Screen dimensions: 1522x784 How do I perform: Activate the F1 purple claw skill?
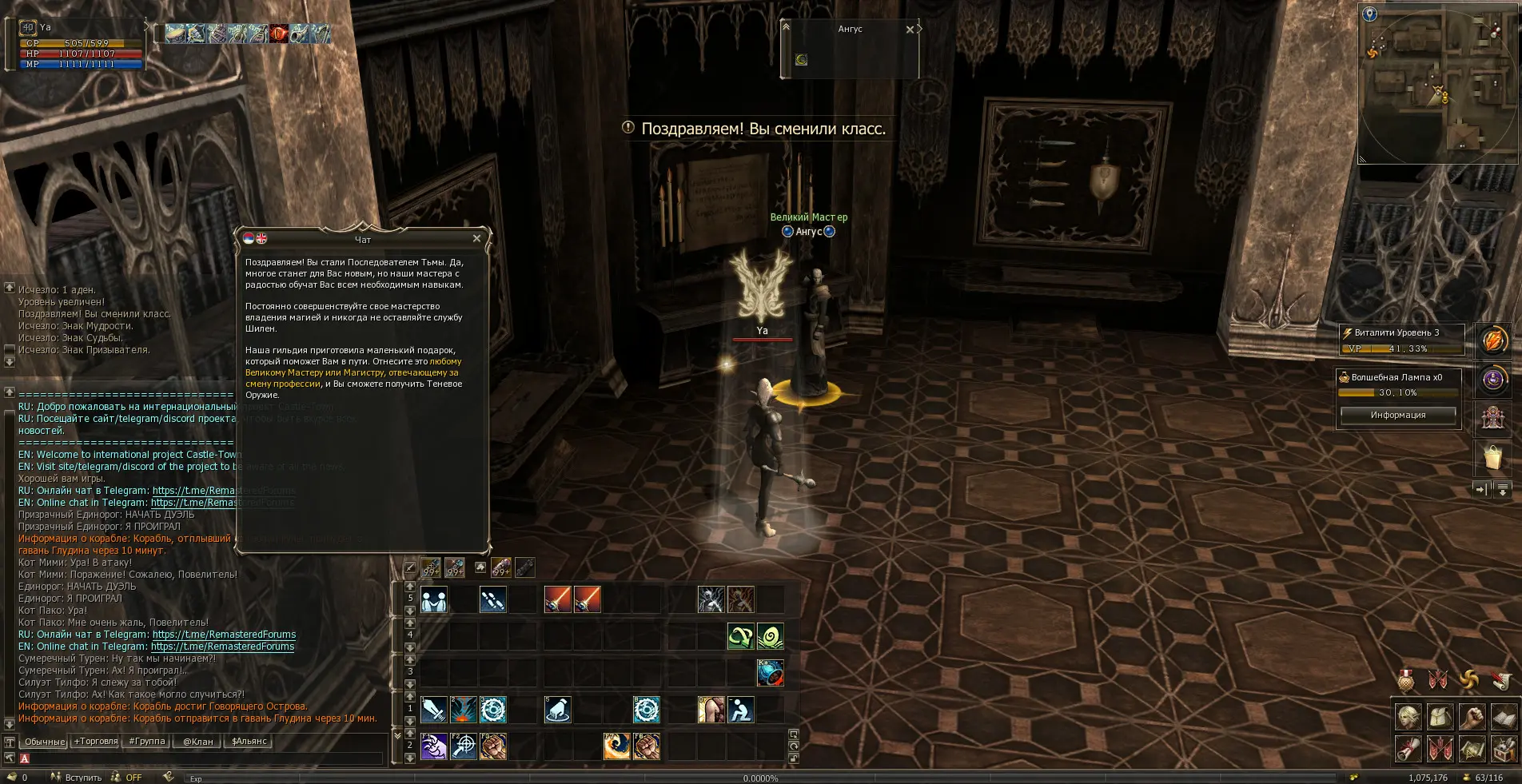(434, 746)
